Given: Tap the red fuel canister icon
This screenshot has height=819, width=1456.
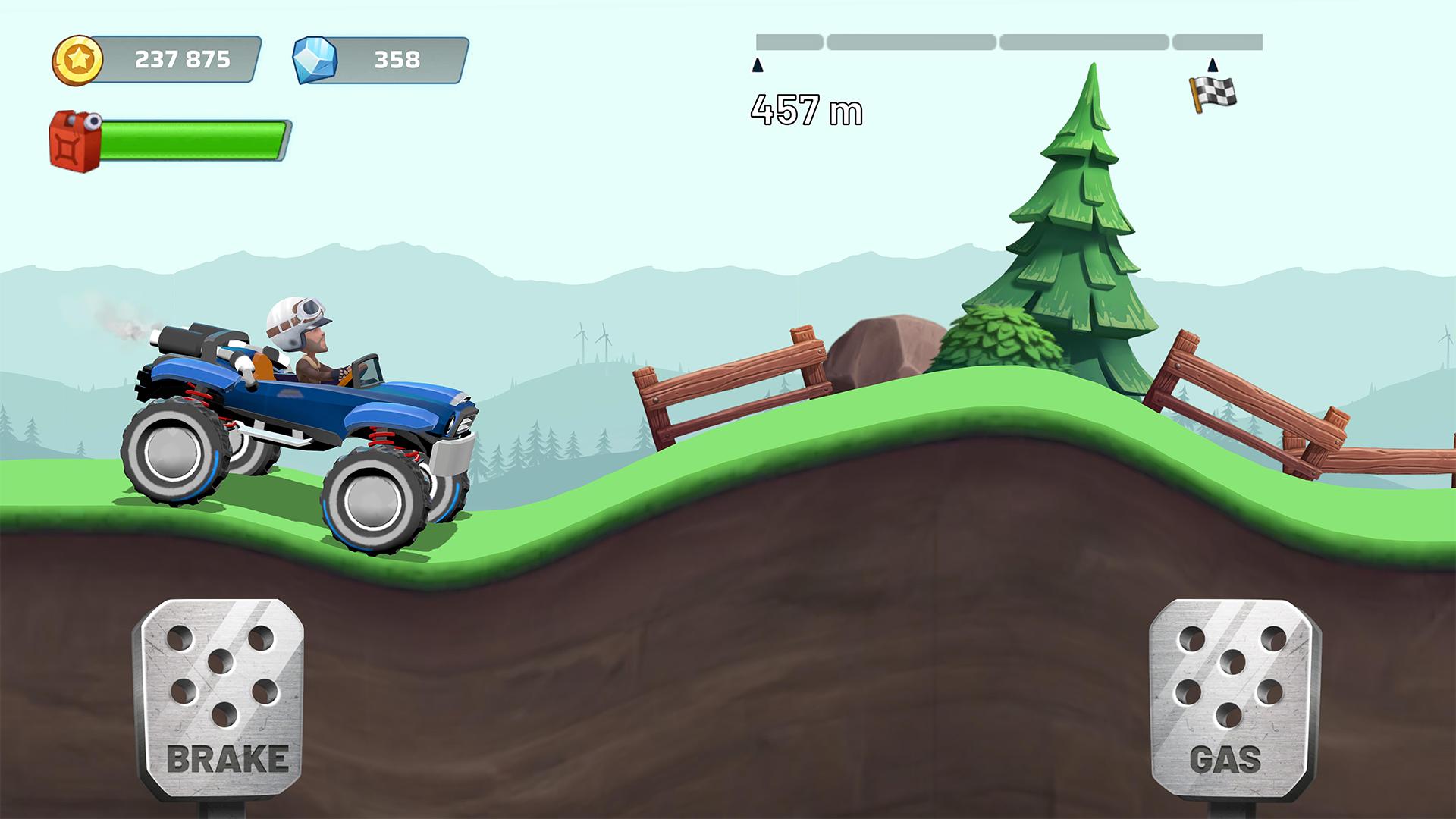Looking at the screenshot, I should [x=74, y=139].
